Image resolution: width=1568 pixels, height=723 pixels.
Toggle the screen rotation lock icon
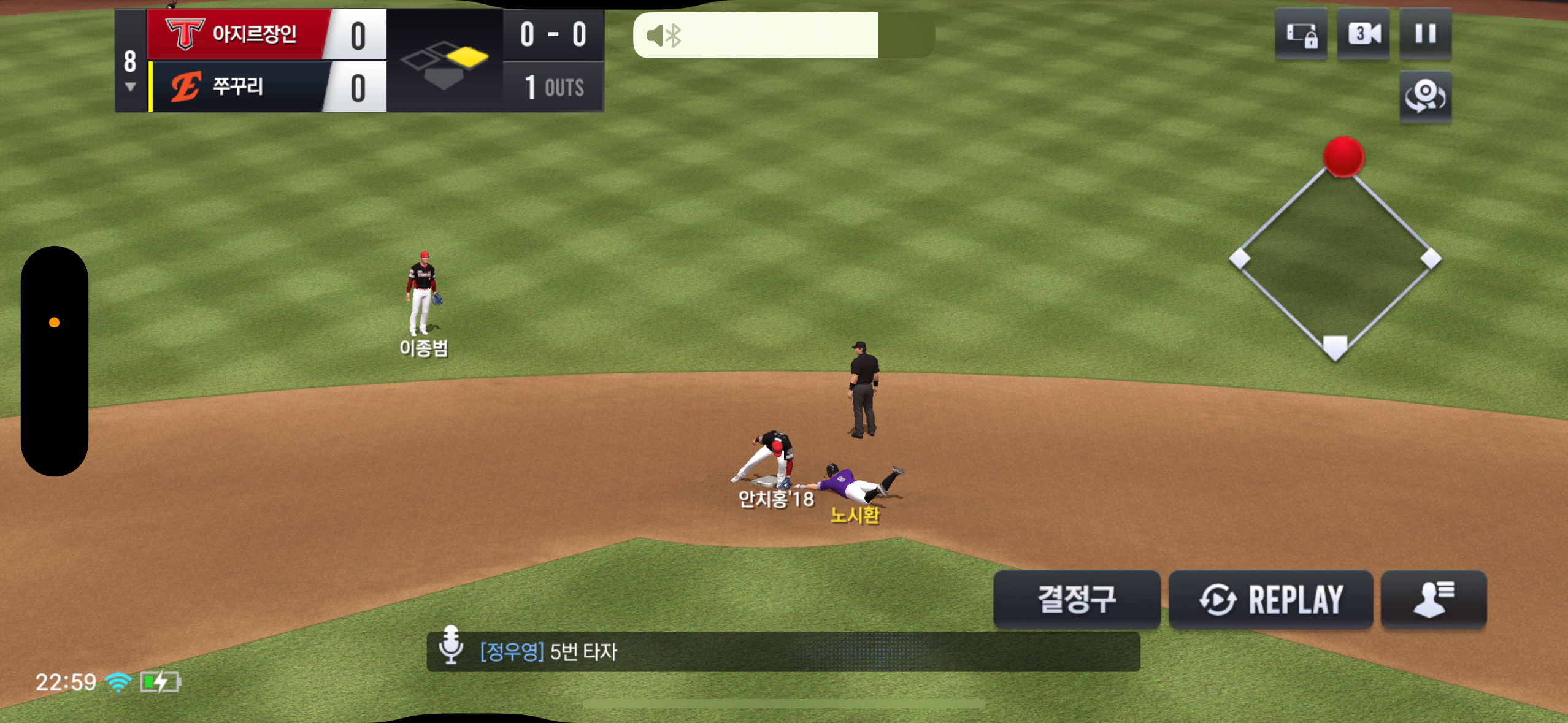1301,34
